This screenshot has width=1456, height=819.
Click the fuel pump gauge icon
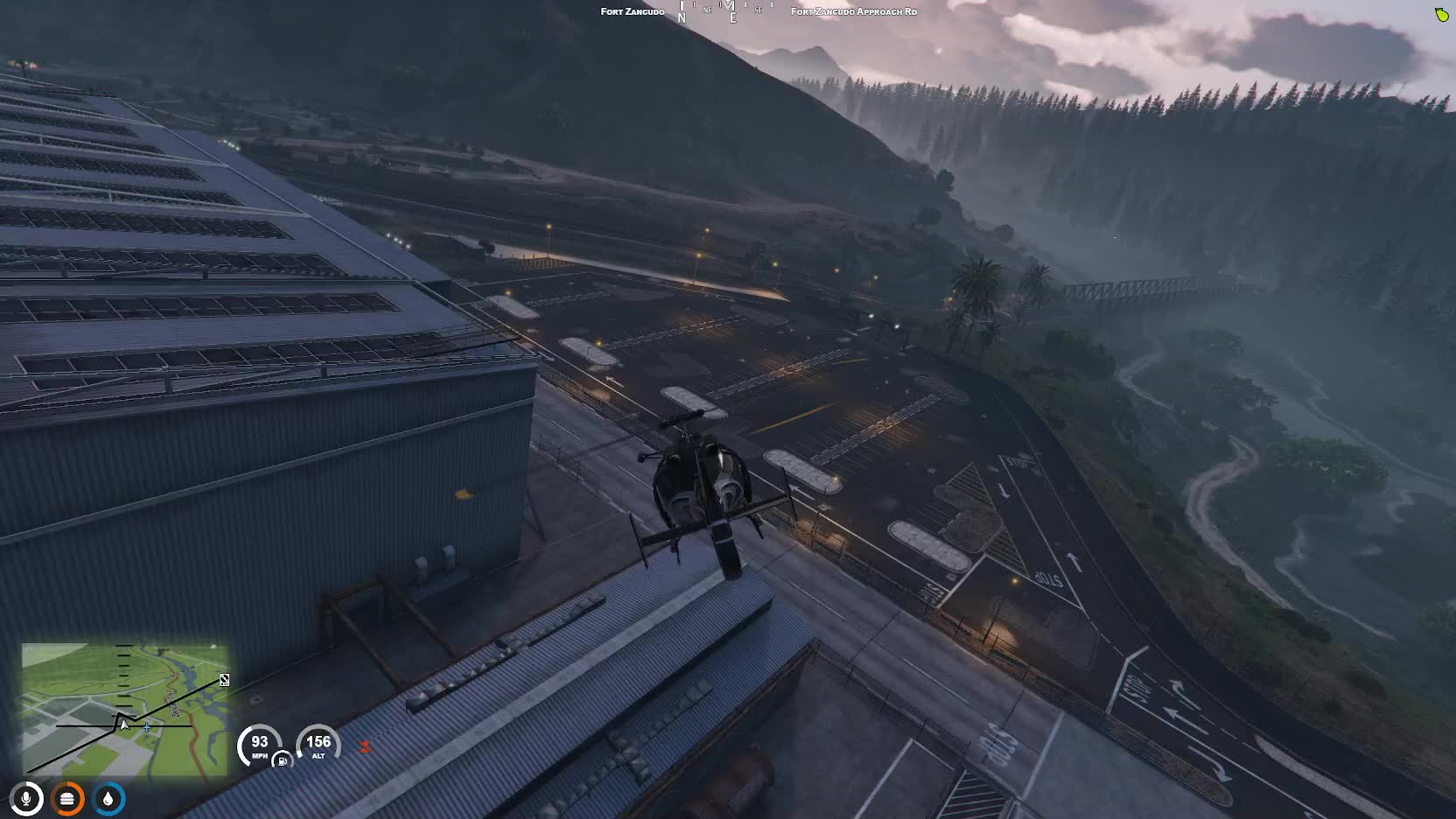(283, 760)
